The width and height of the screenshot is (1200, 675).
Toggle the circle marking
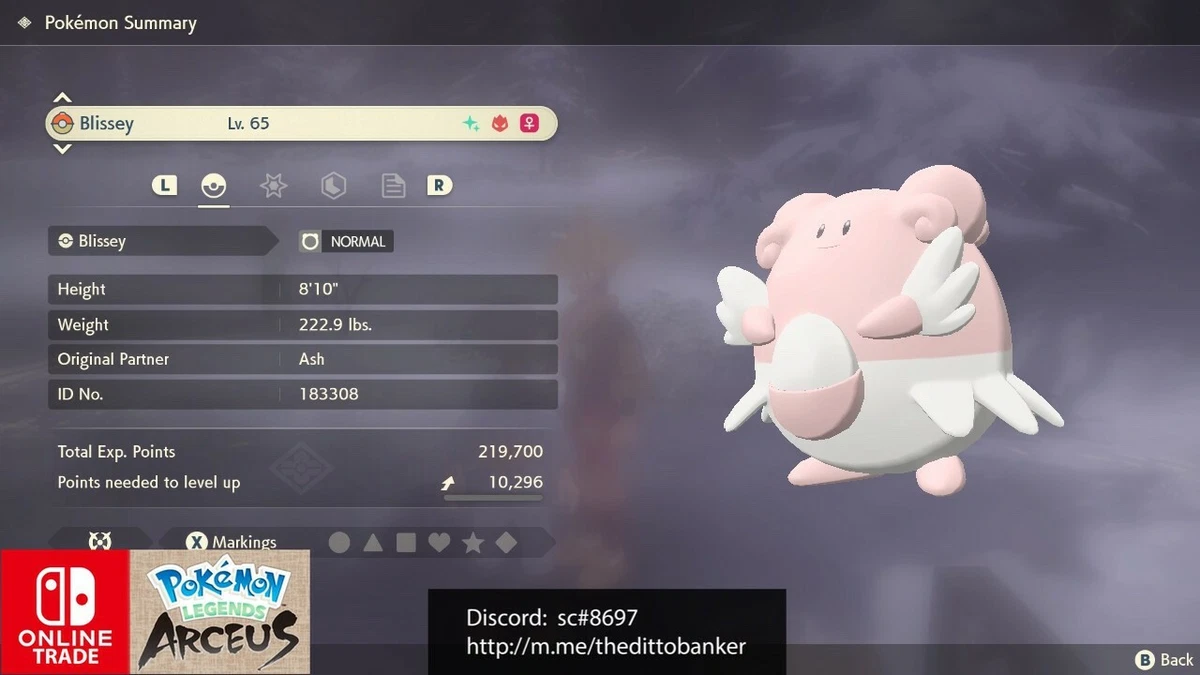pos(340,542)
